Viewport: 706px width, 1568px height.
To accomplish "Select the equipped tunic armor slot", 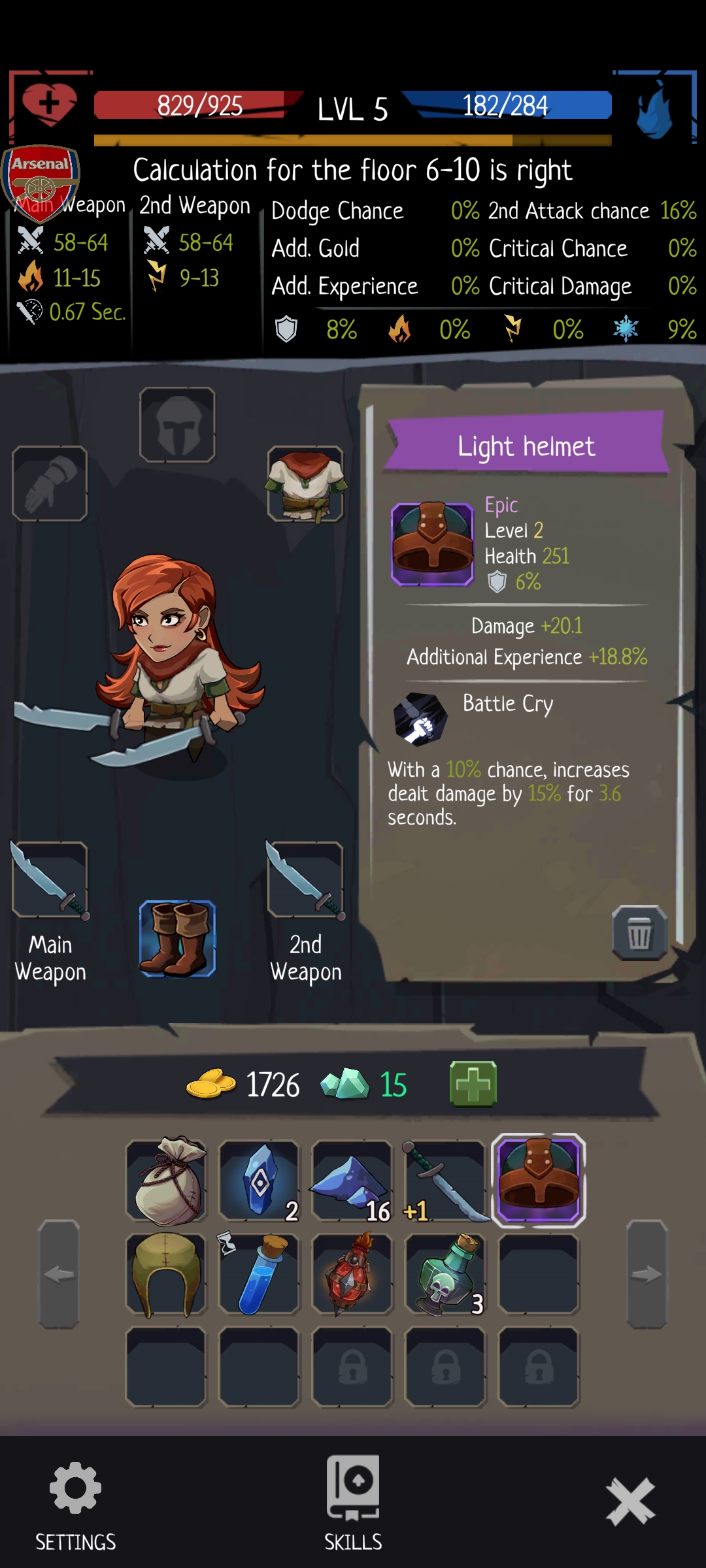I will coord(305,484).
